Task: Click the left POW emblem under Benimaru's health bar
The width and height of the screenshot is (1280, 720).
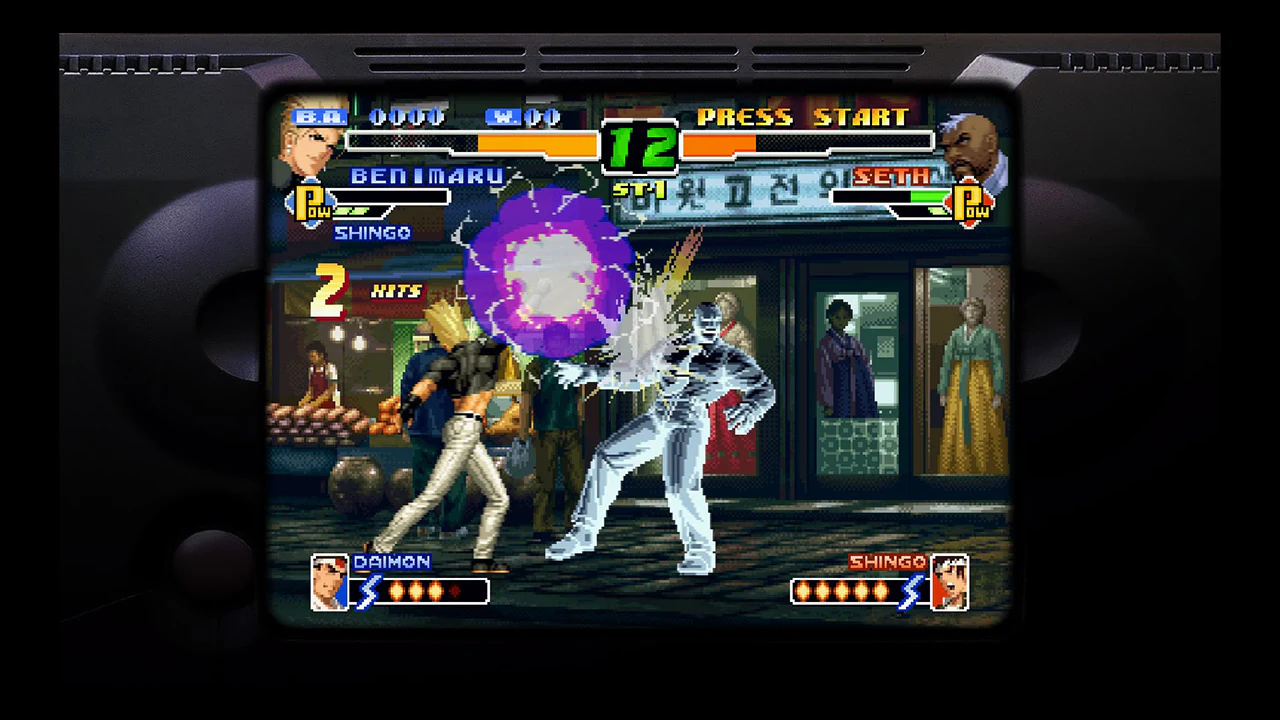Action: coord(311,203)
